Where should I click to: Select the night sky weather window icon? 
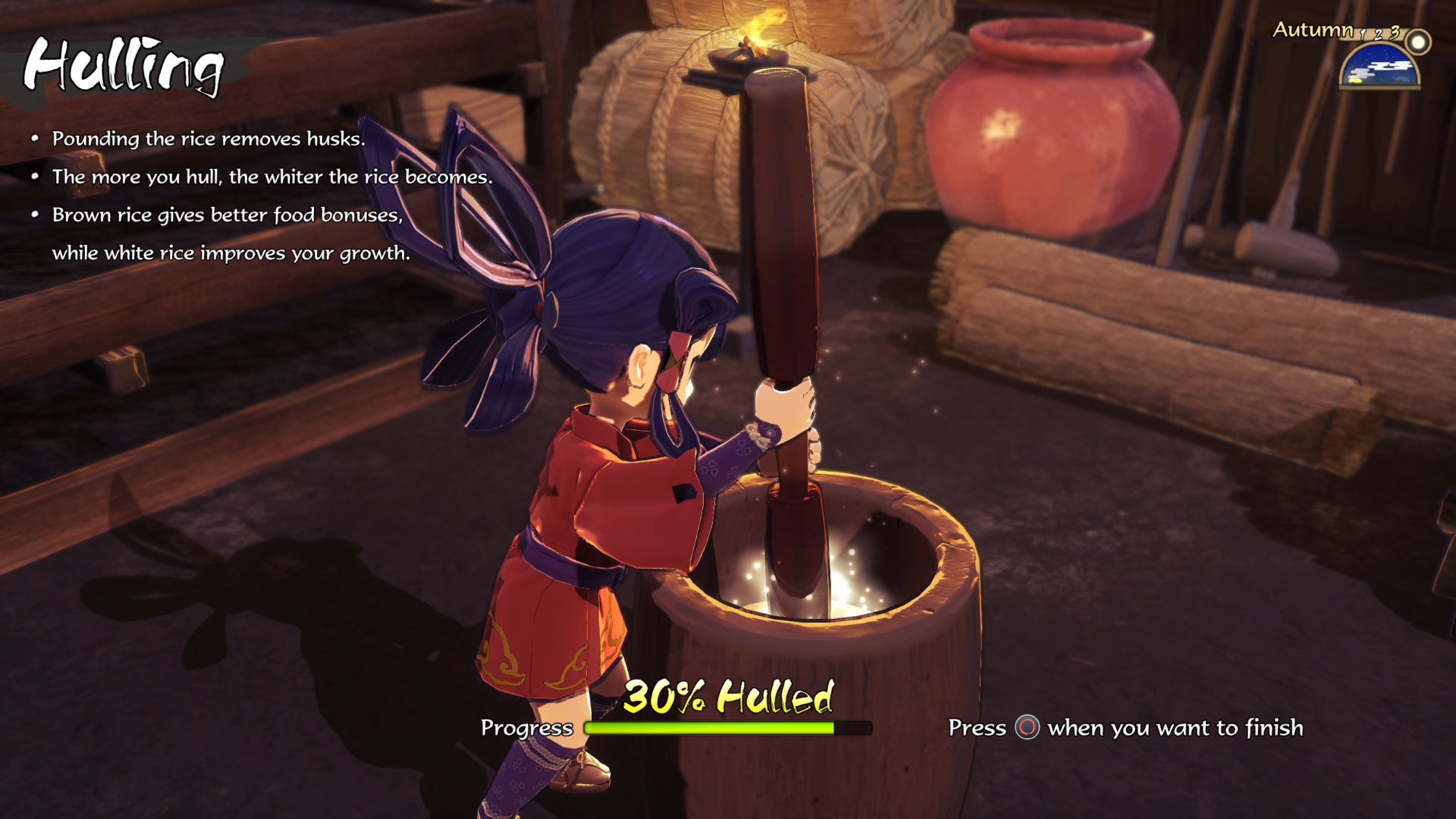click(1379, 64)
